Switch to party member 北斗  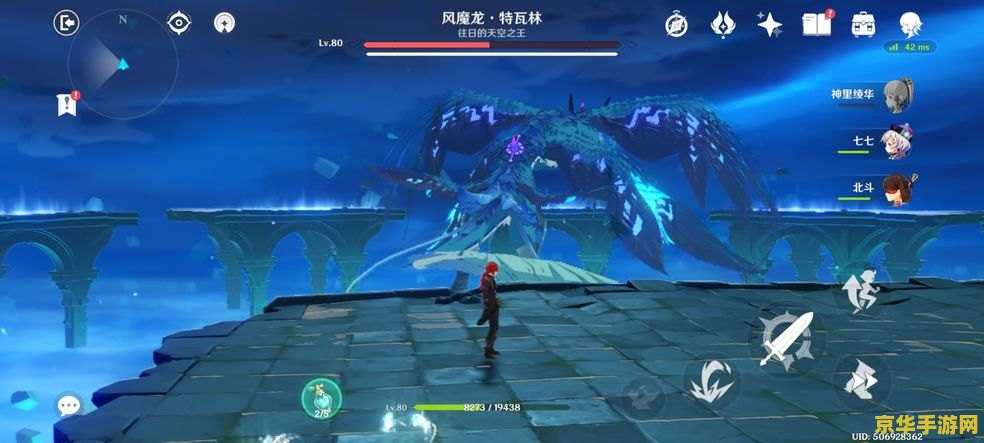pos(901,187)
